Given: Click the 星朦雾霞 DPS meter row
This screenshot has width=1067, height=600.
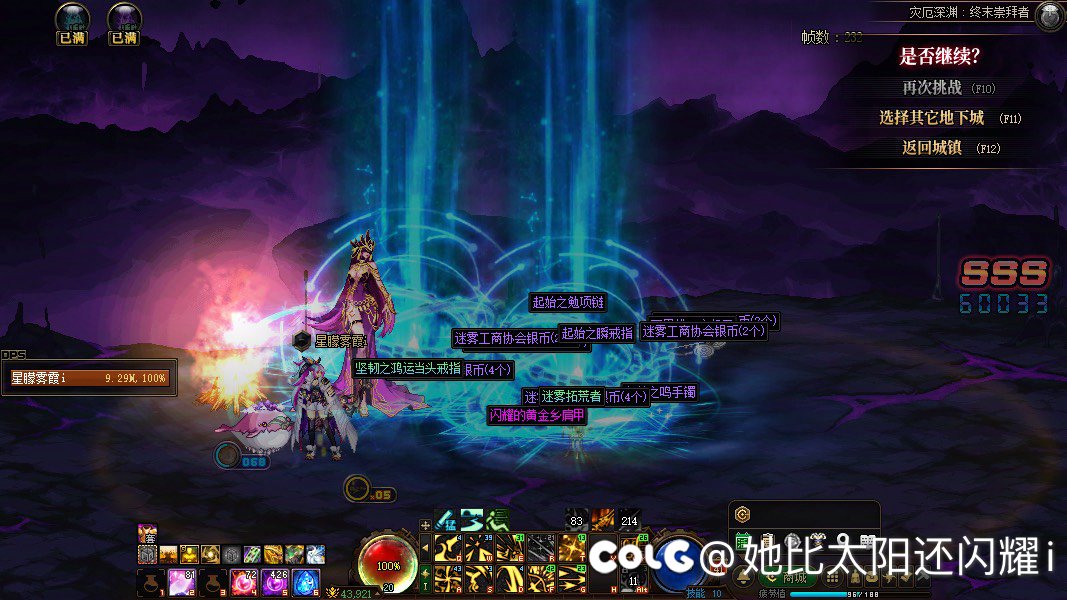Looking at the screenshot, I should coord(88,379).
